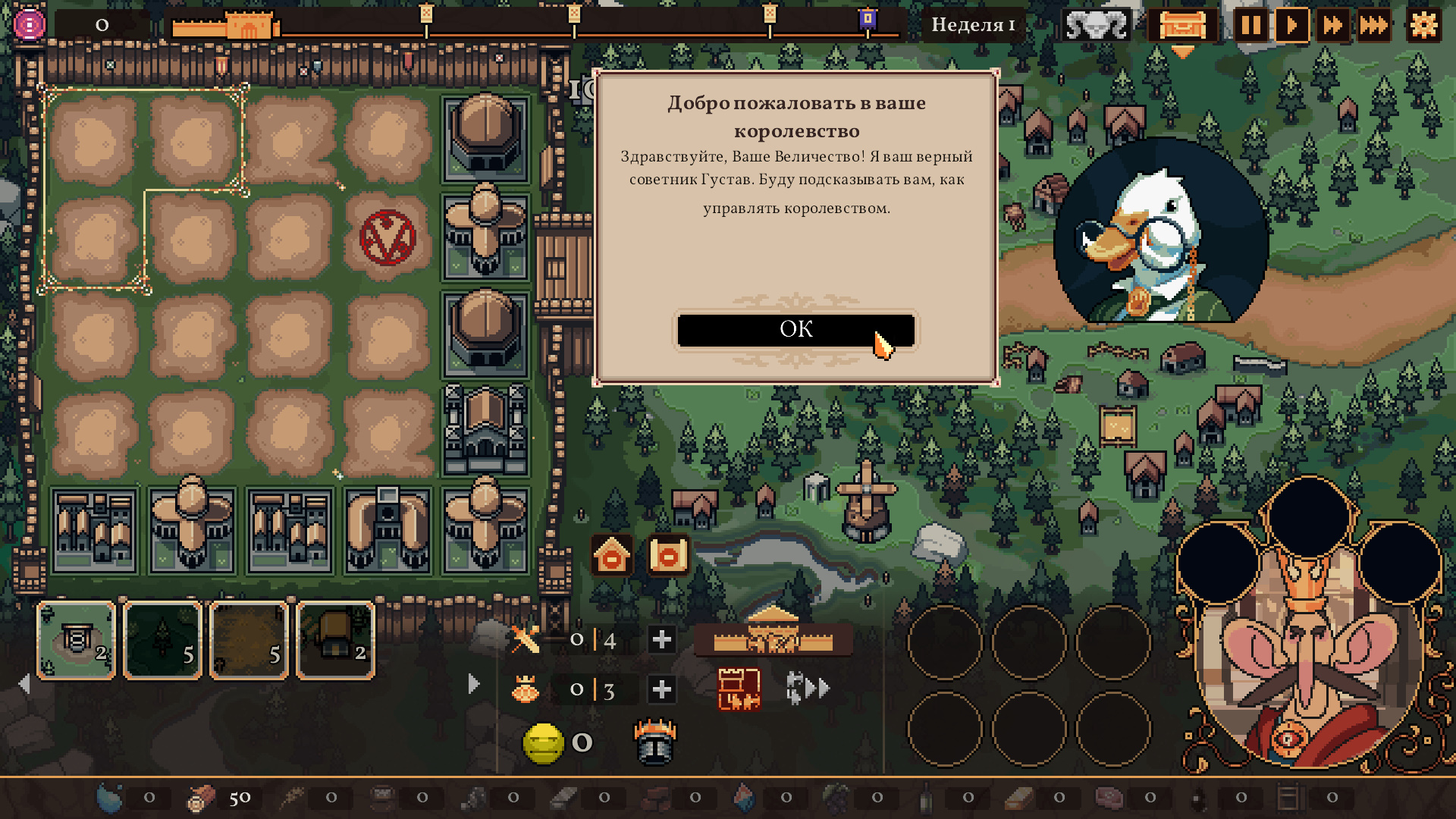Open the treasure chest icon

1181,26
